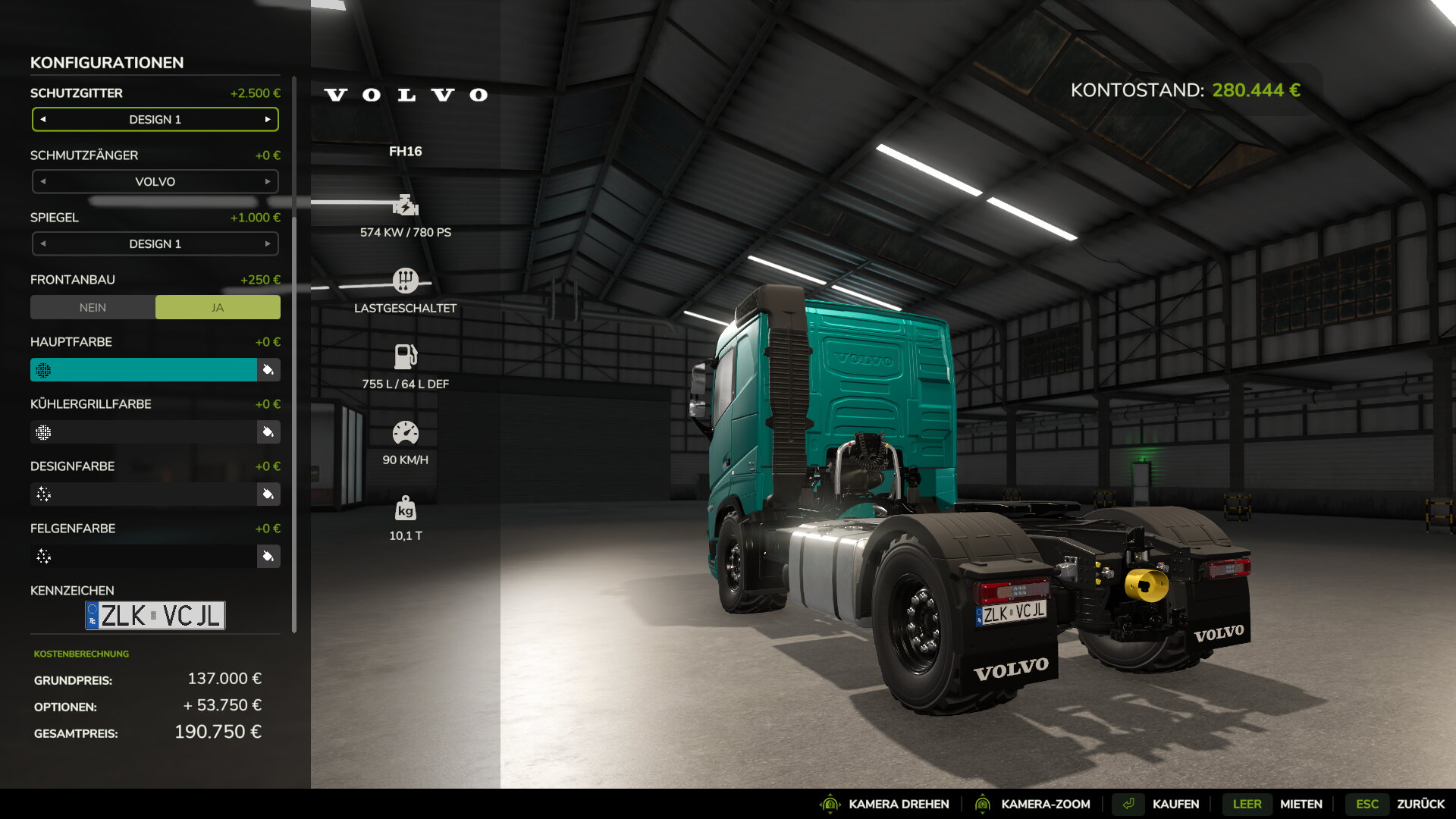Image resolution: width=1456 pixels, height=819 pixels.
Task: Select next Schutzgitter design with right arrow
Action: click(x=268, y=120)
